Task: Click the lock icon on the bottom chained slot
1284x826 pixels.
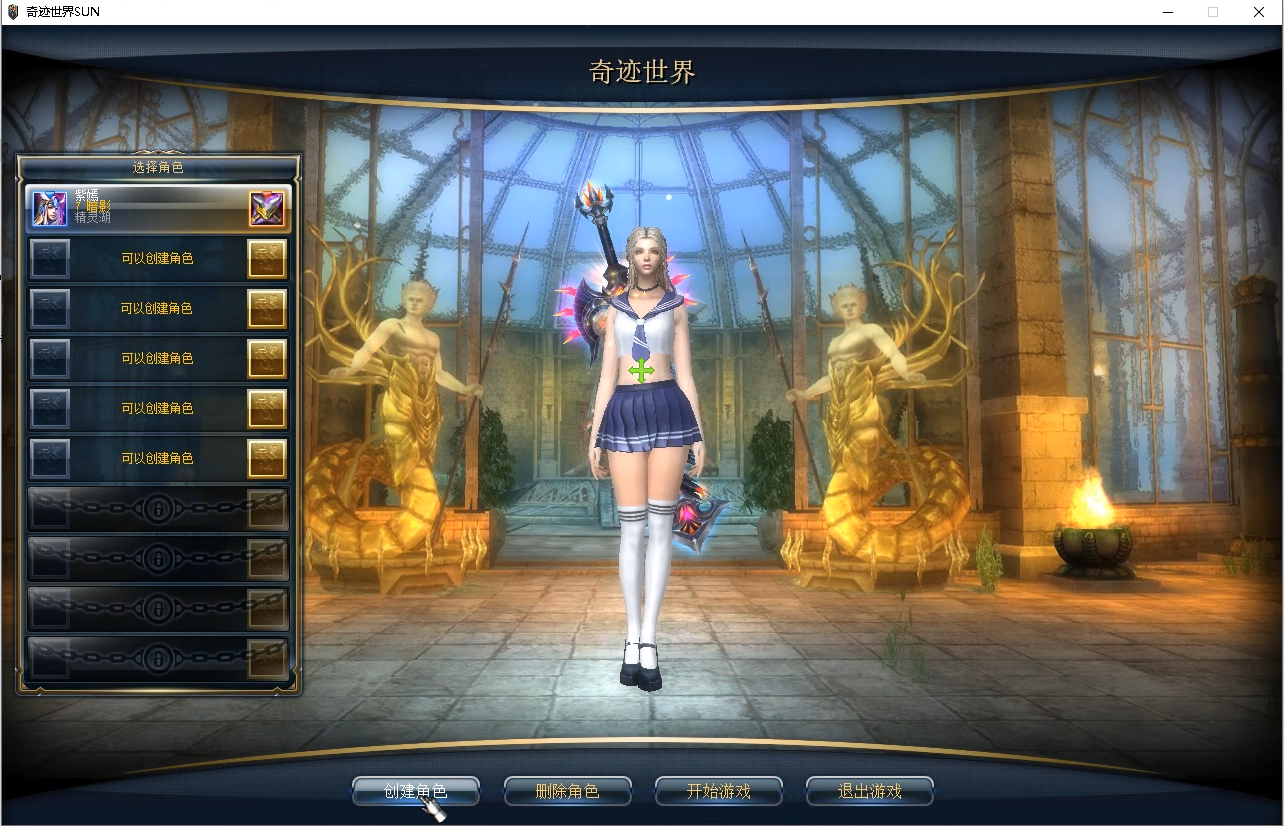Action: point(158,658)
